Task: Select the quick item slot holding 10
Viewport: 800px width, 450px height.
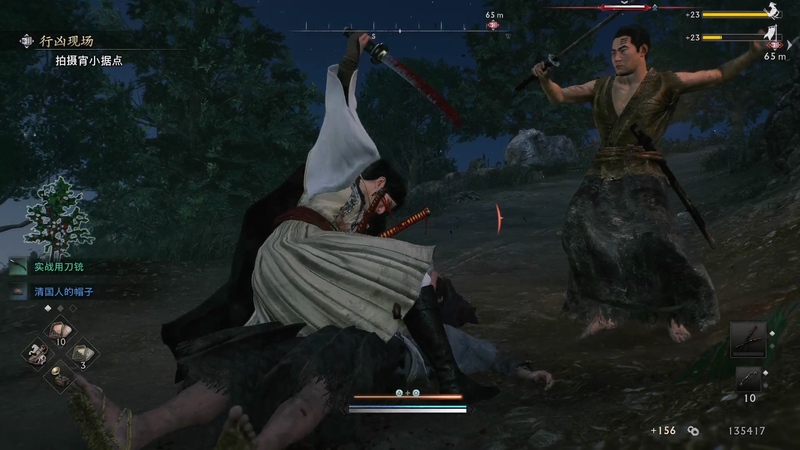Action: [x=59, y=331]
